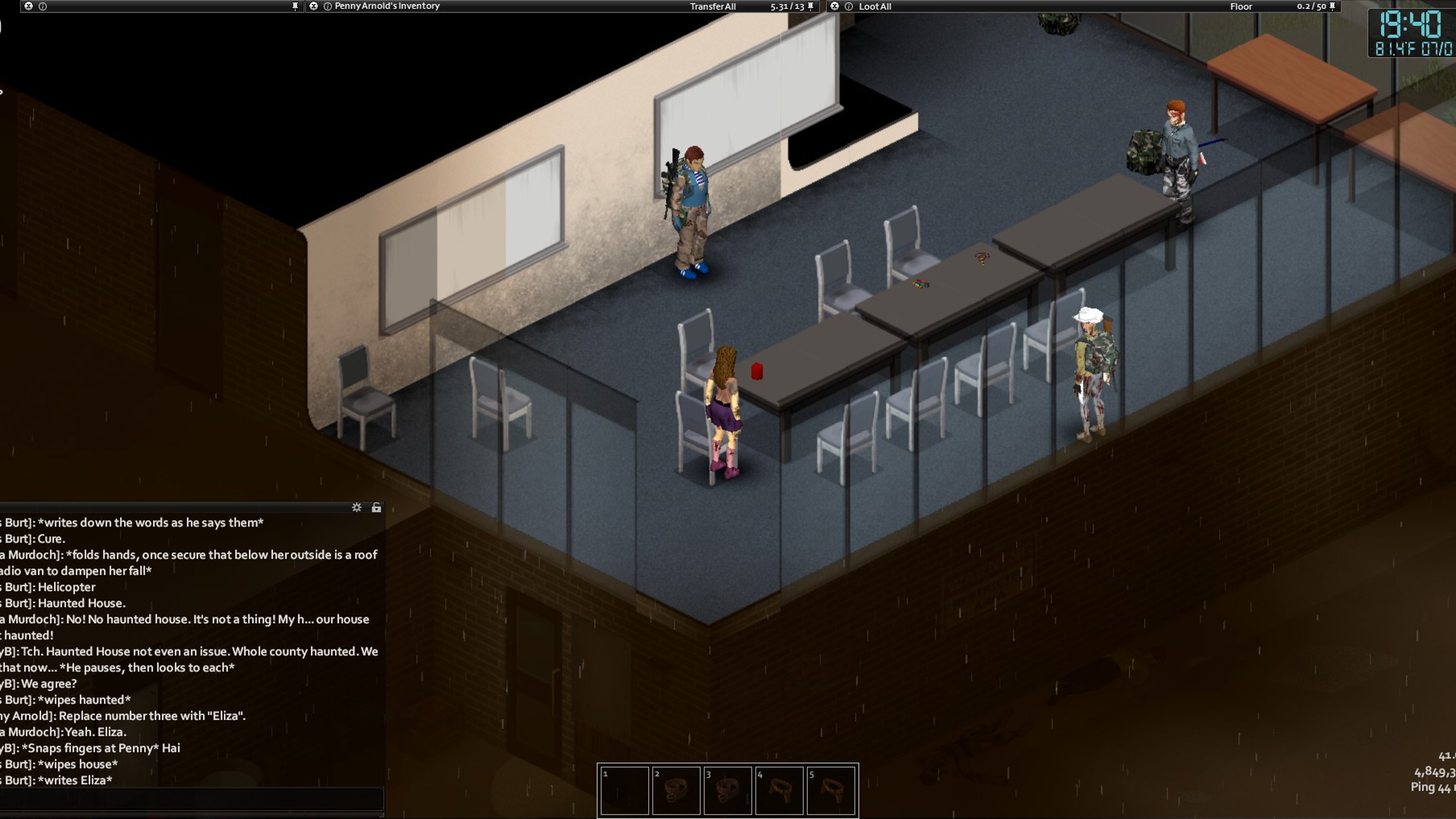Select hotbar slot 5 holster

pyautogui.click(x=831, y=790)
